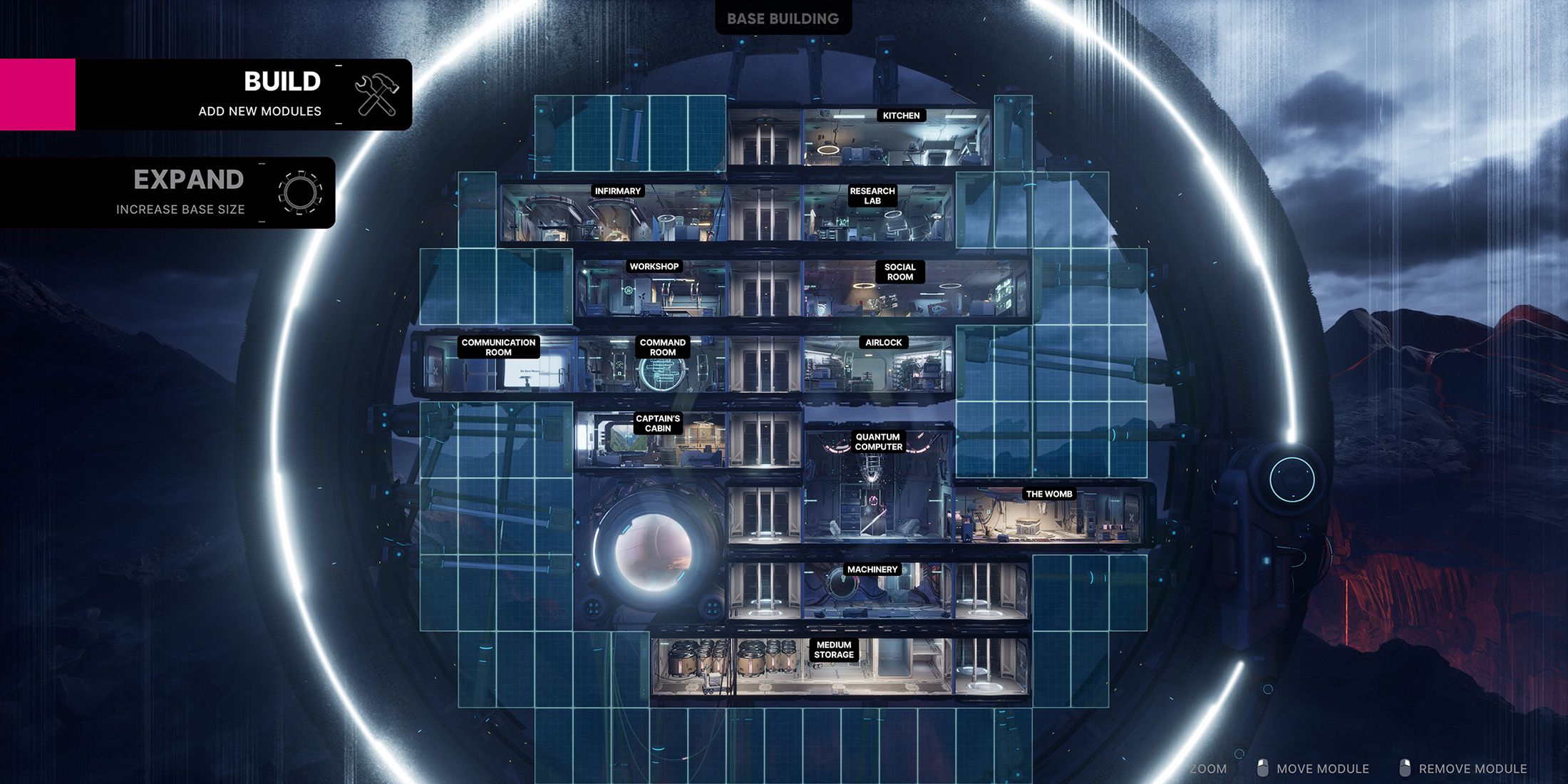Click the Machinery module label
The height and width of the screenshot is (784, 1568).
pos(872,569)
